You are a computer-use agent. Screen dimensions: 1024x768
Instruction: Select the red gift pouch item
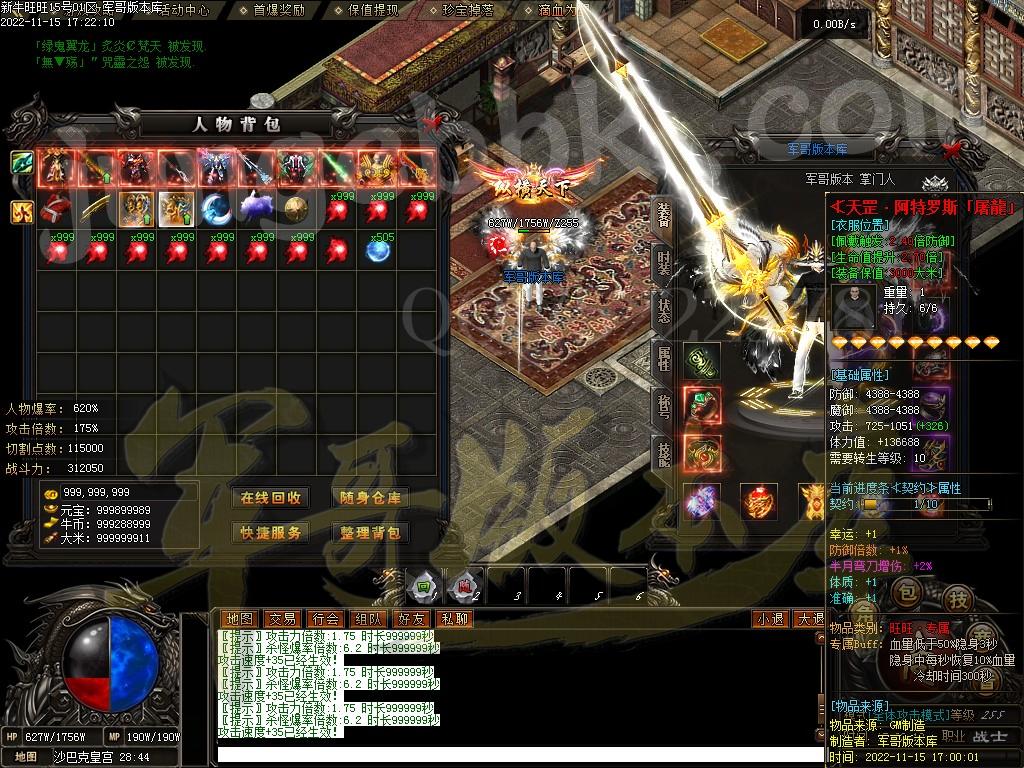point(57,208)
